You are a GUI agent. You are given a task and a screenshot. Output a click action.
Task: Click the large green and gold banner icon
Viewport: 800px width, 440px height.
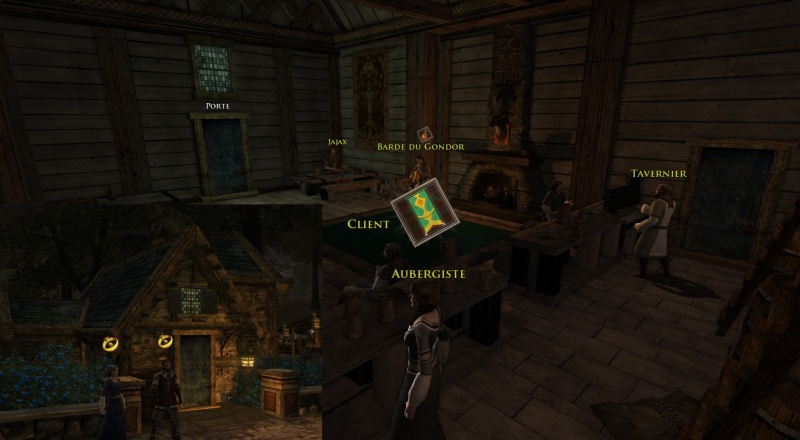click(x=424, y=210)
